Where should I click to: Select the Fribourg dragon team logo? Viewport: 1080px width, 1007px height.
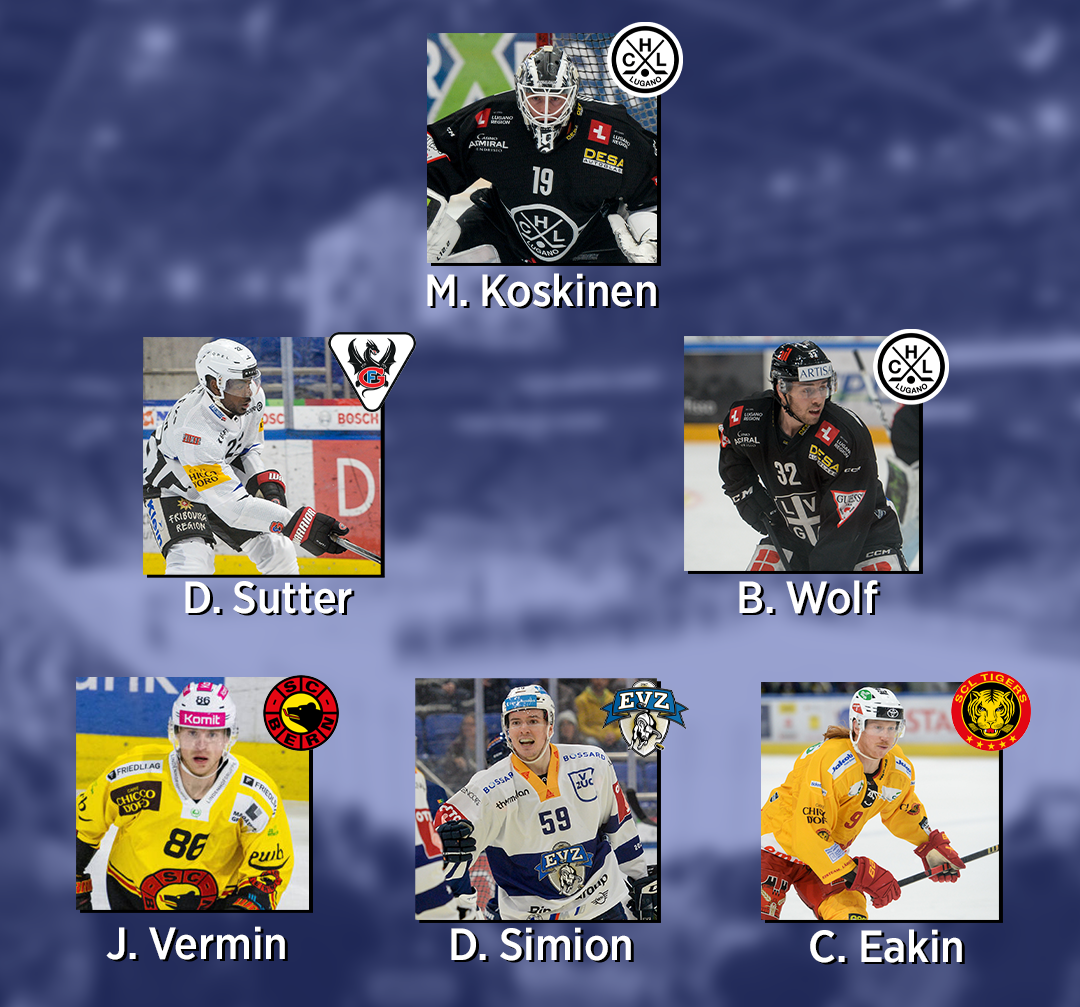click(x=371, y=369)
